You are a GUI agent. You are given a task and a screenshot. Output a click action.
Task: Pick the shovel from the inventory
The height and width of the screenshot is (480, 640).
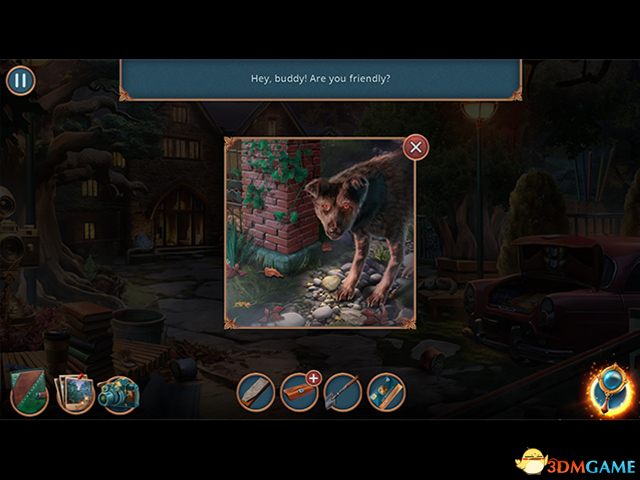(x=342, y=391)
